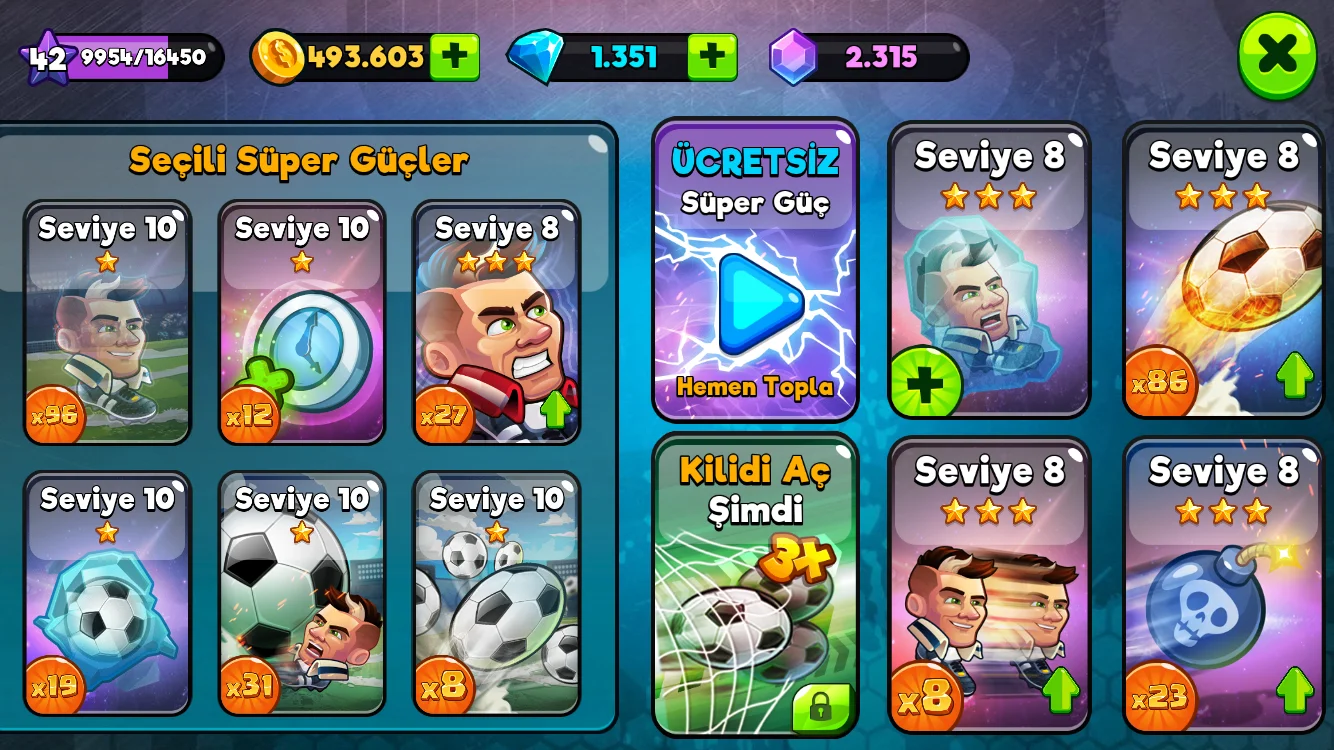Viewport: 1334px width, 750px height.
Task: Upgrade the skull bomb with green arrow
Action: 1295,689
